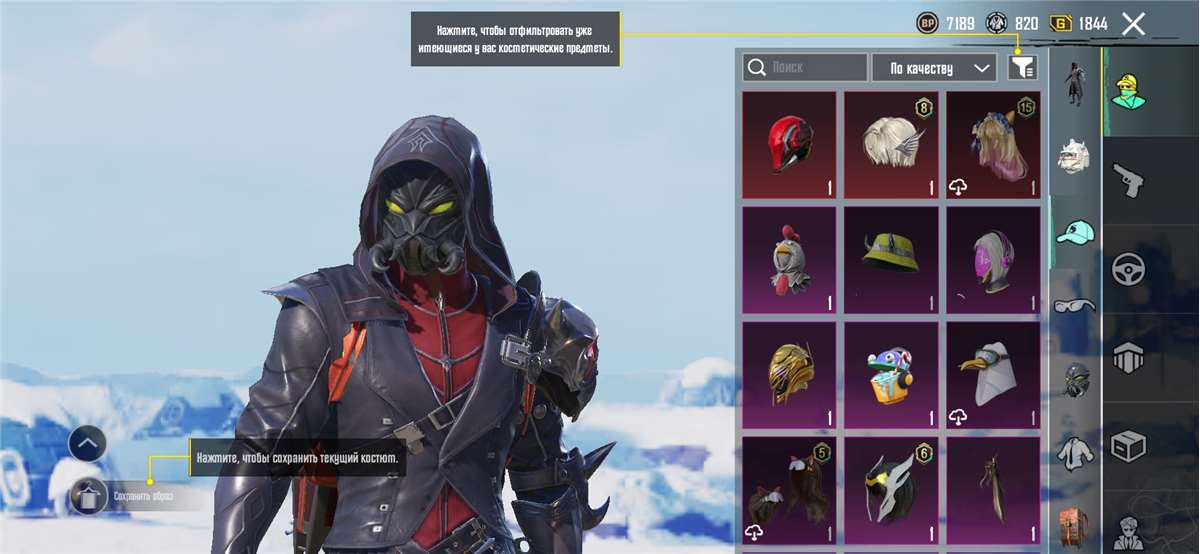Close the wardrobe with the X button
The width and height of the screenshot is (1200, 554).
[1133, 24]
